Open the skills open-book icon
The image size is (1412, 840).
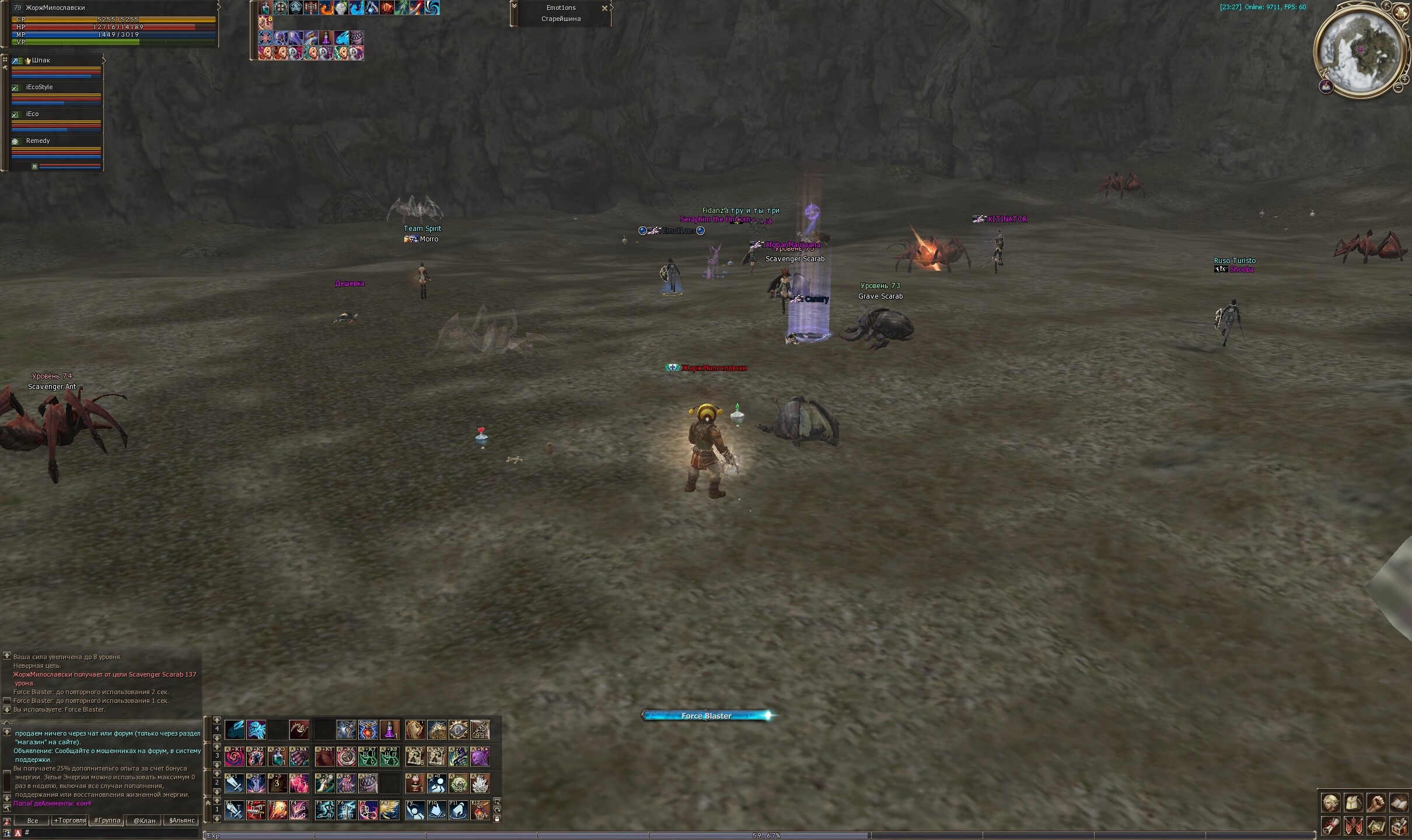point(1399,803)
